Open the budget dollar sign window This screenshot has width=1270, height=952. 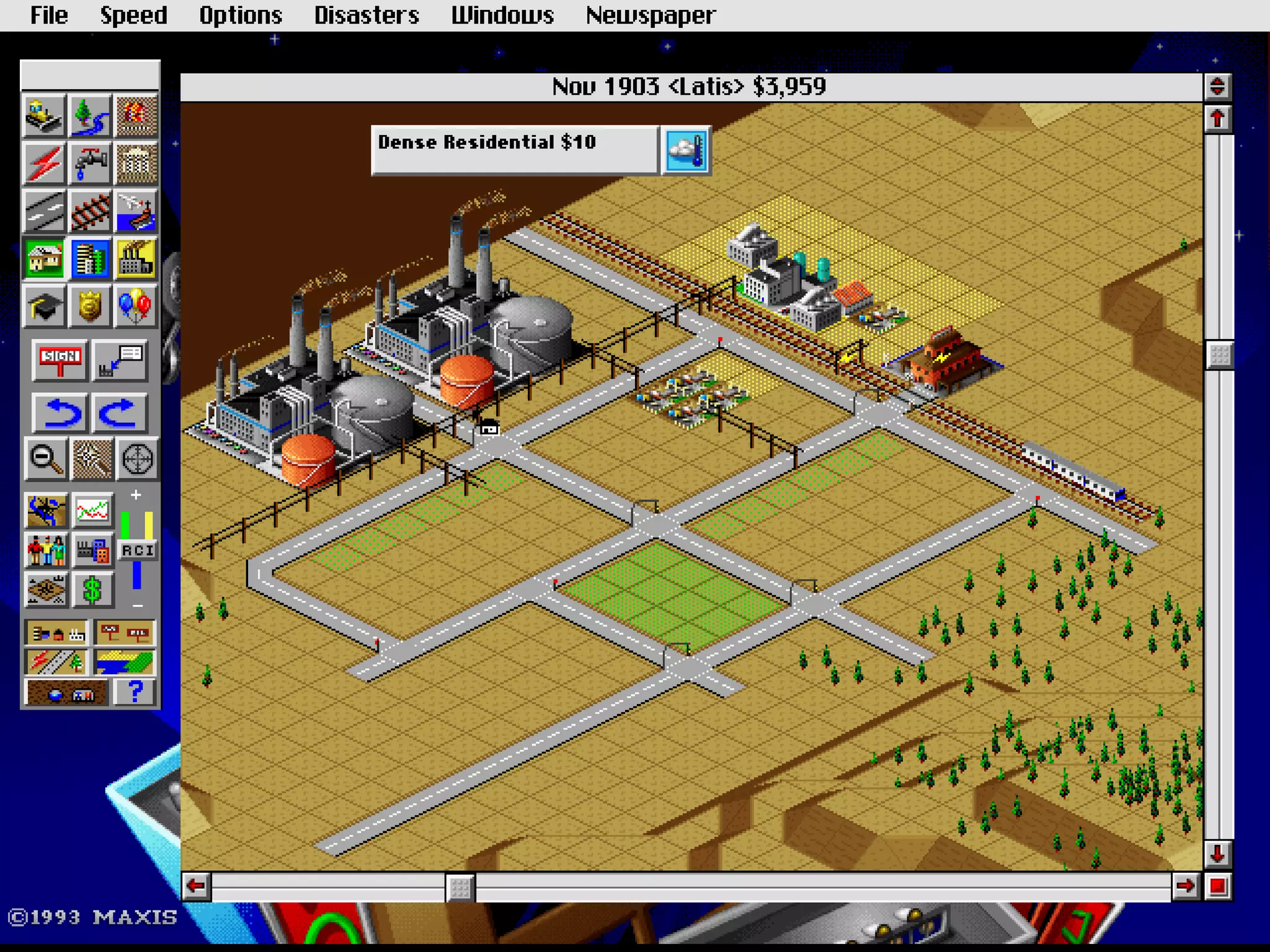tap(92, 589)
